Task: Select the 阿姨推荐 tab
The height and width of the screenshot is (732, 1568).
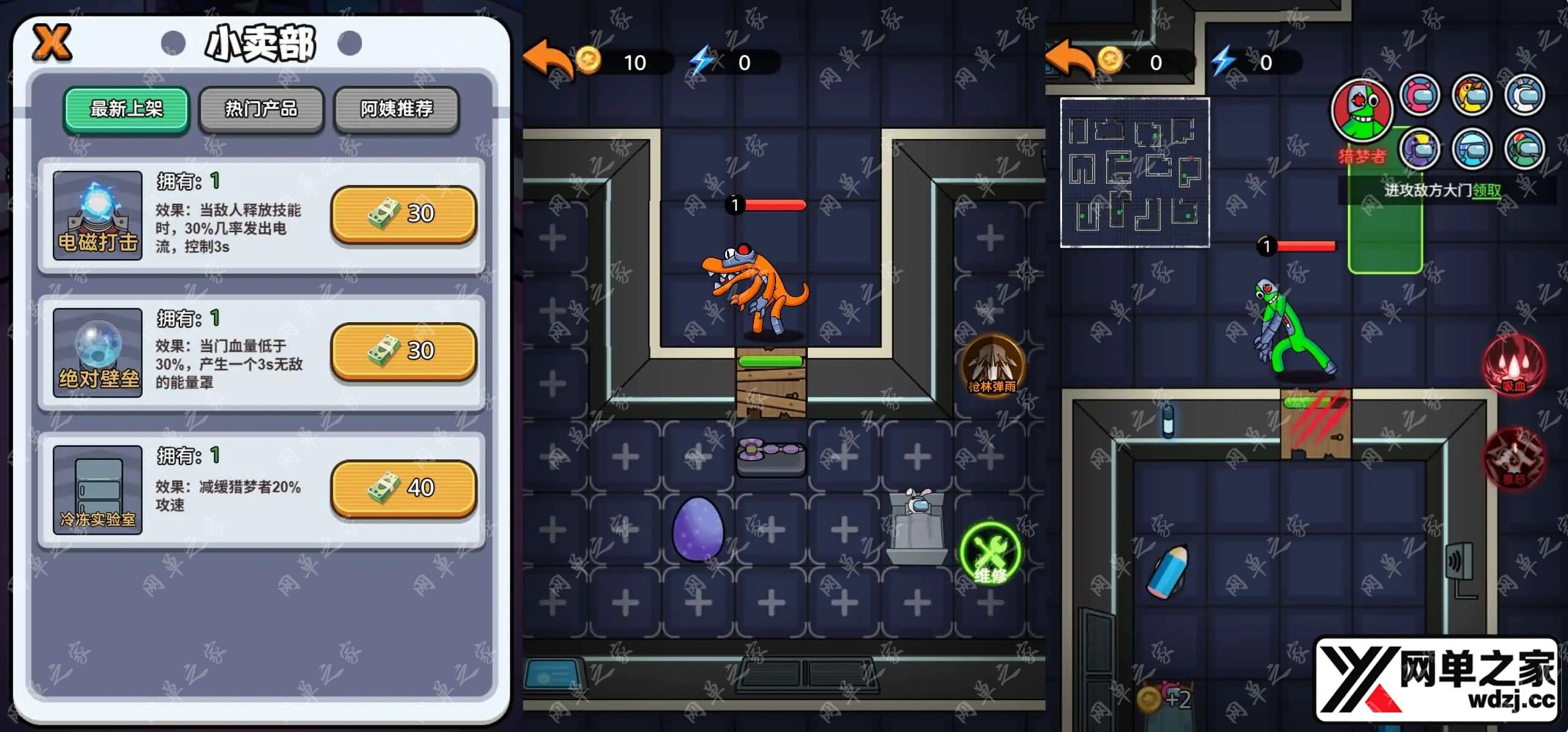Action: (396, 110)
